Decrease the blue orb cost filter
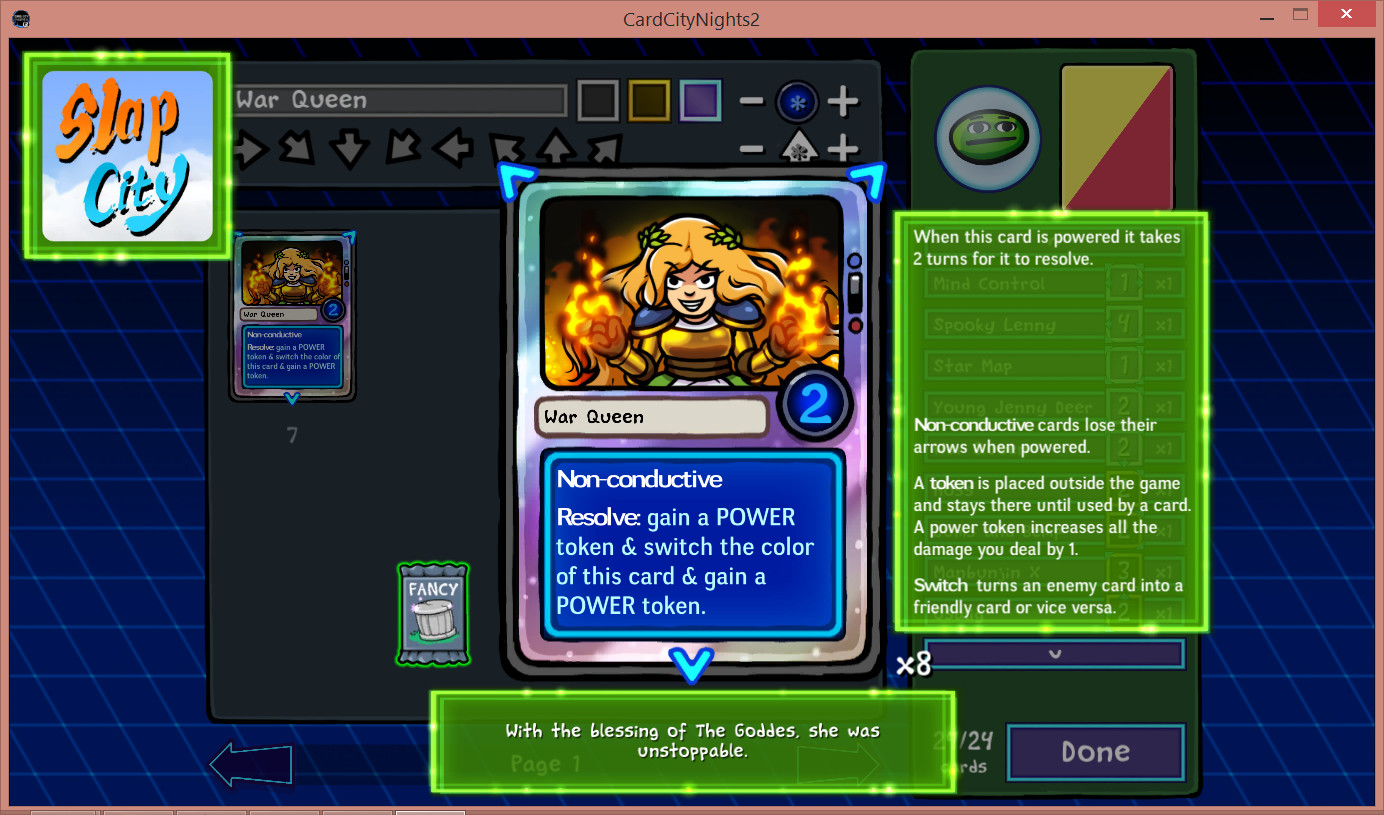The height and width of the screenshot is (815, 1384). [752, 100]
